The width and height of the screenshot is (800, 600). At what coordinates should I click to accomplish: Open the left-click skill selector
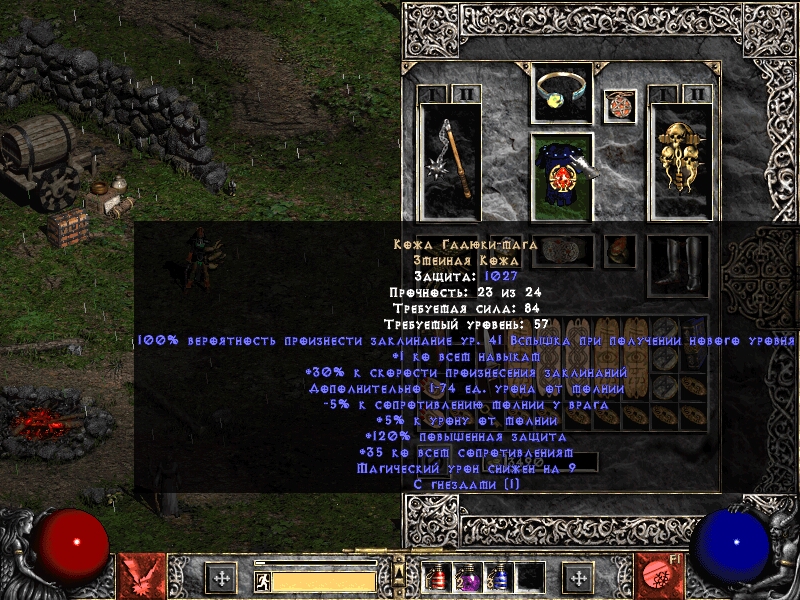pos(140,576)
